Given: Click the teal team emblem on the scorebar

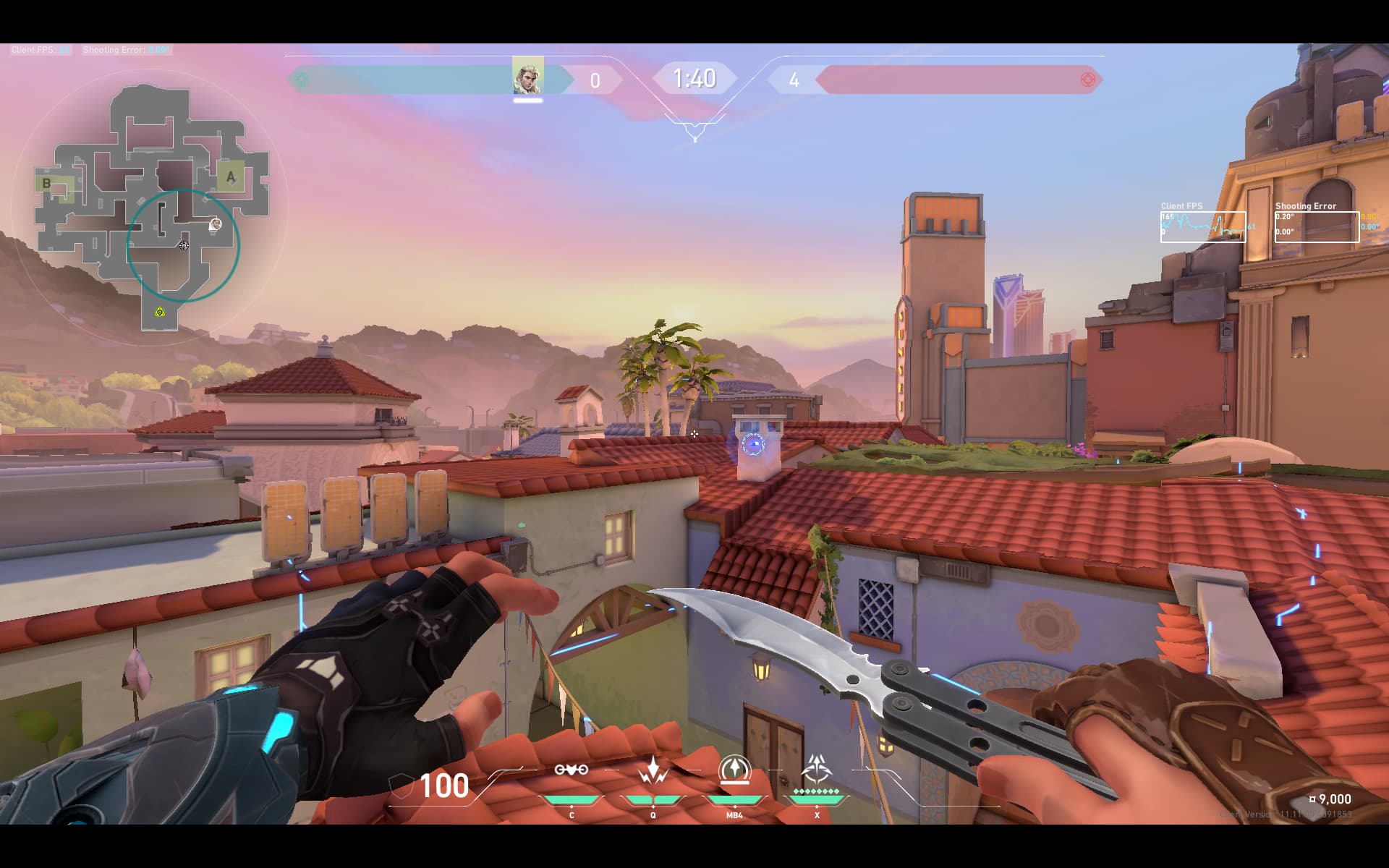Looking at the screenshot, I should pyautogui.click(x=302, y=80).
